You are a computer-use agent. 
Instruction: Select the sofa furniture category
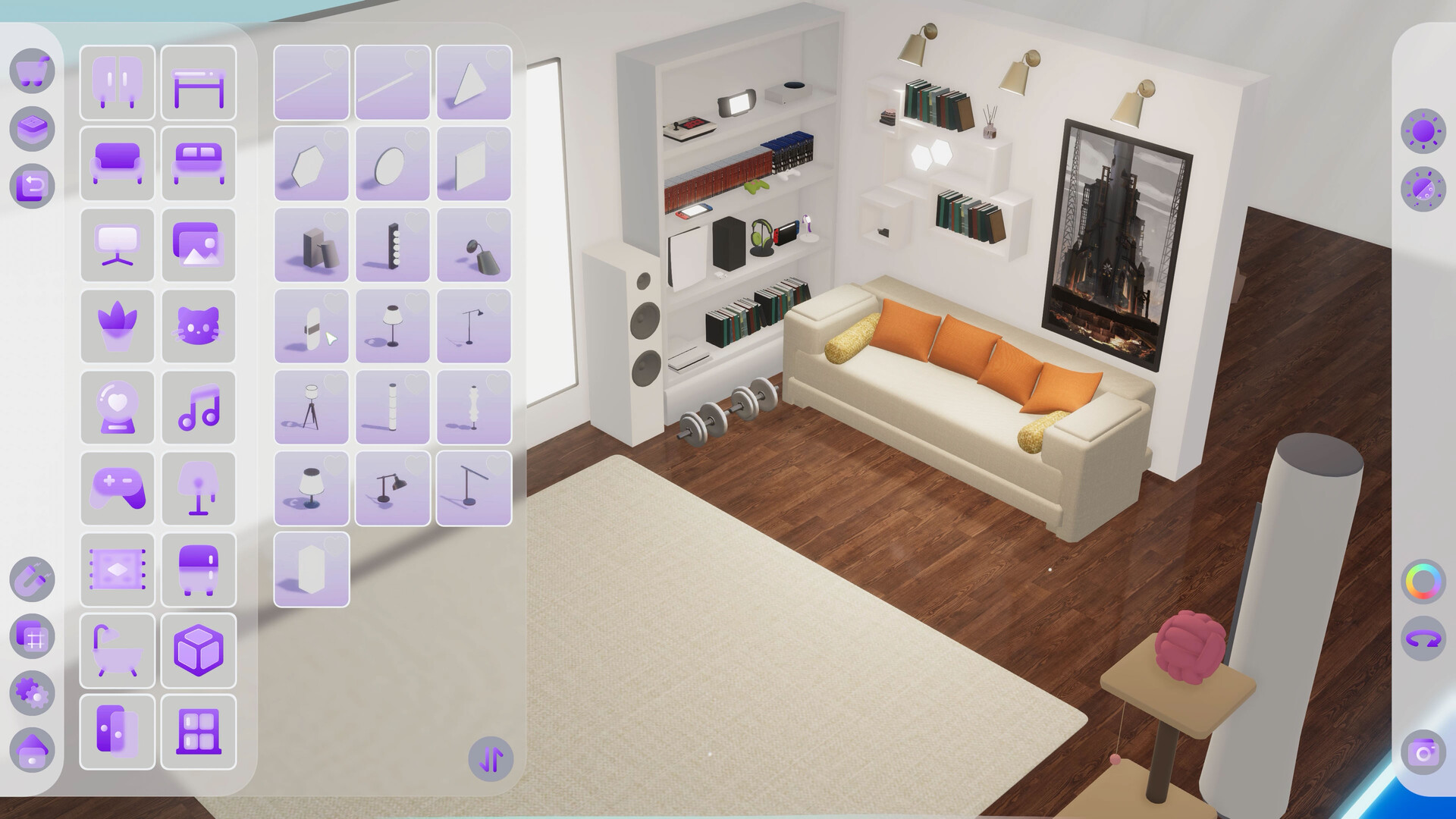(117, 163)
